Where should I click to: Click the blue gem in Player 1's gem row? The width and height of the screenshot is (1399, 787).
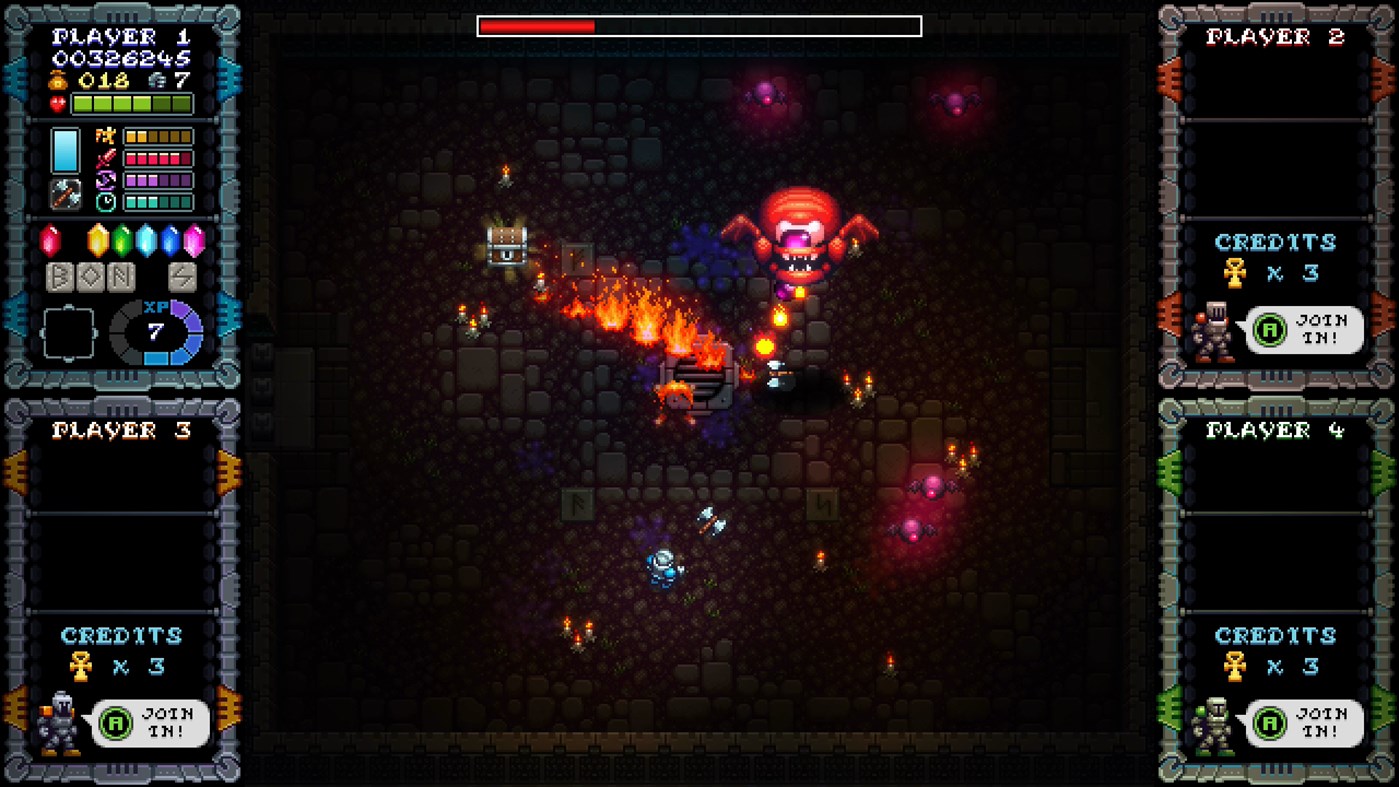point(170,240)
